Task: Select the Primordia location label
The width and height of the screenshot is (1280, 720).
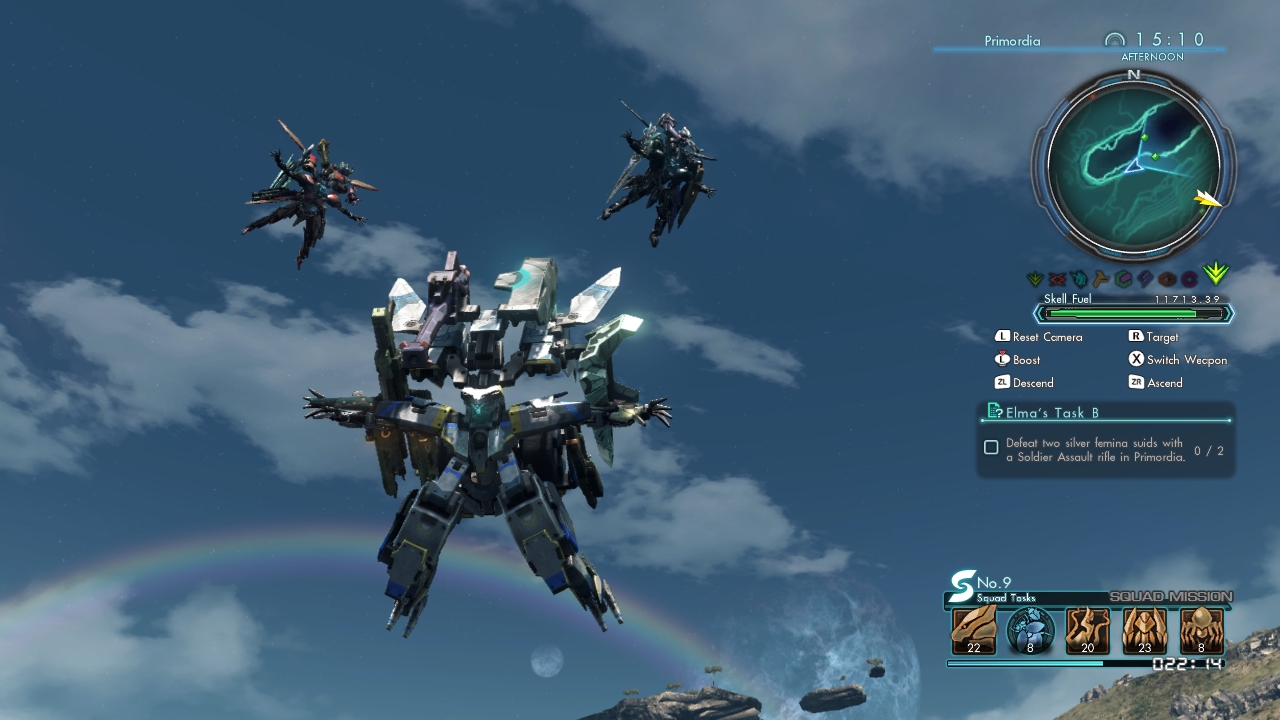Action: tap(1012, 41)
